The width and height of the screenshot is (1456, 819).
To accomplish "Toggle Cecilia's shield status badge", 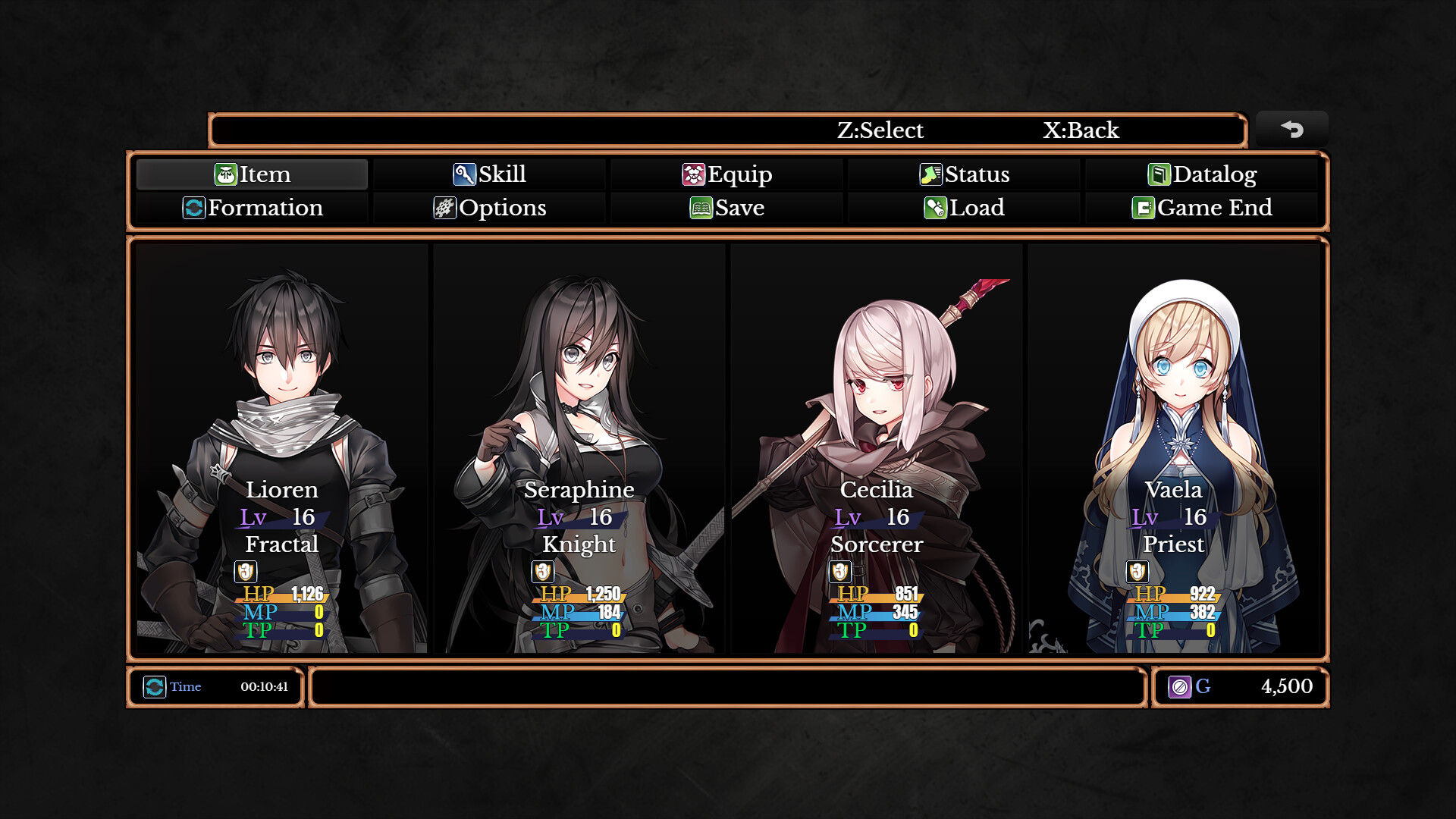I will click(x=839, y=572).
